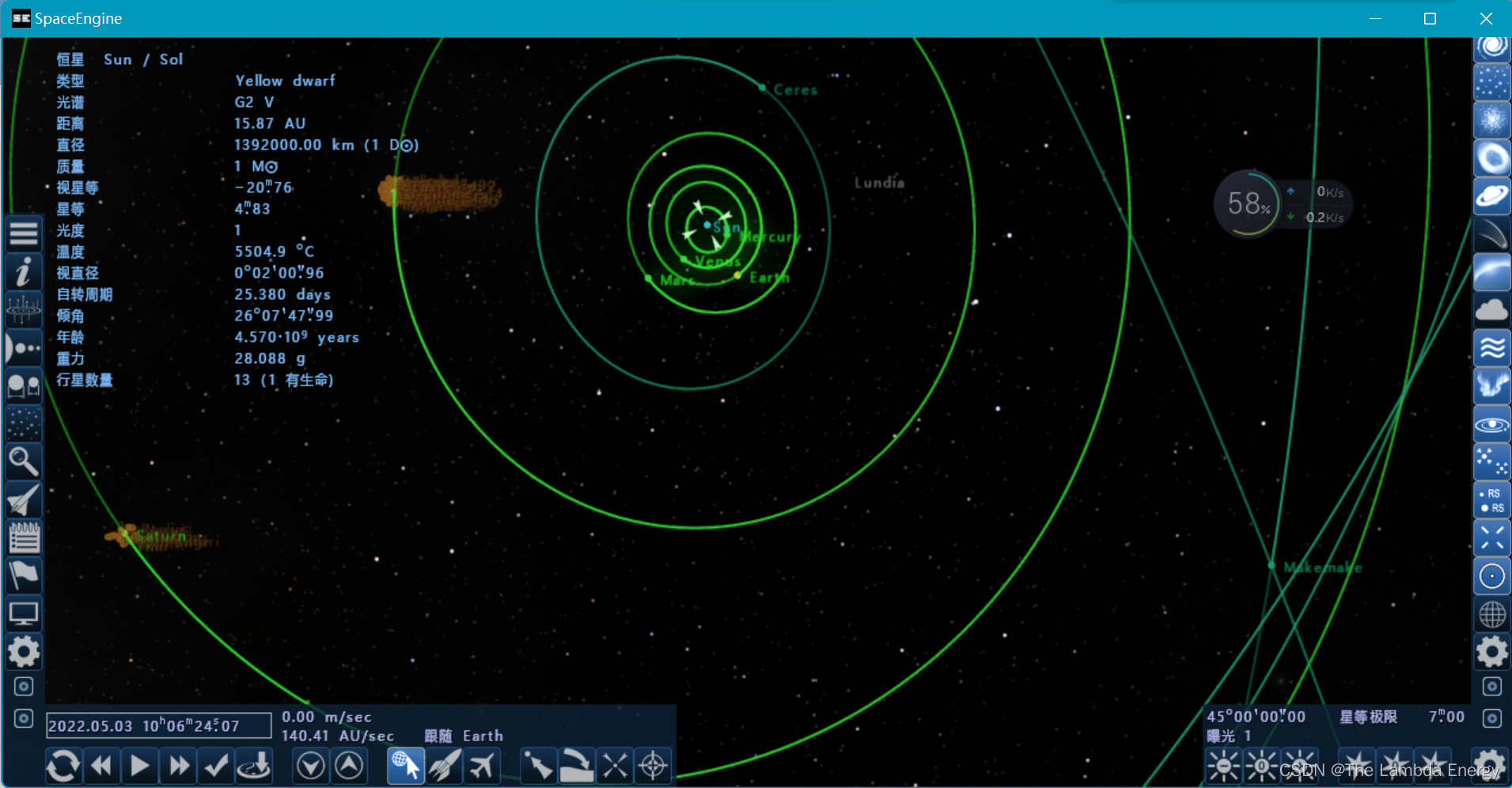Screen dimensions: 1512x788
Task: Open the magnifying glass search tool
Action: point(24,461)
